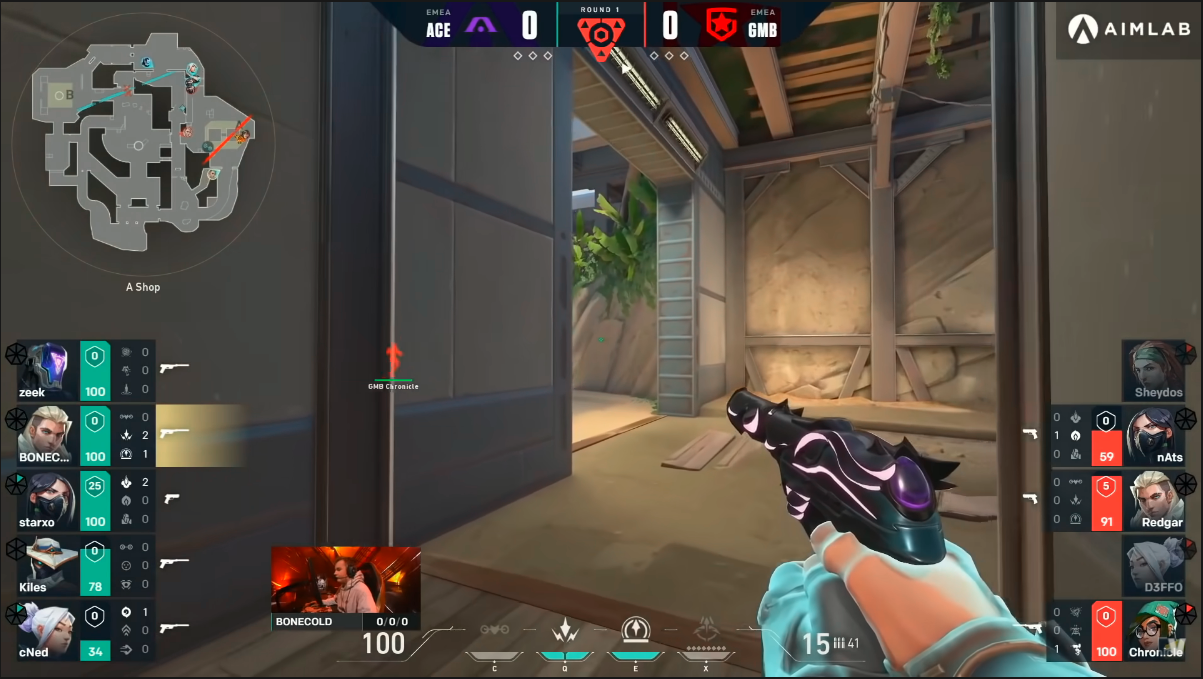Choose Redgar's player card
This screenshot has width=1203, height=679.
point(1158,500)
